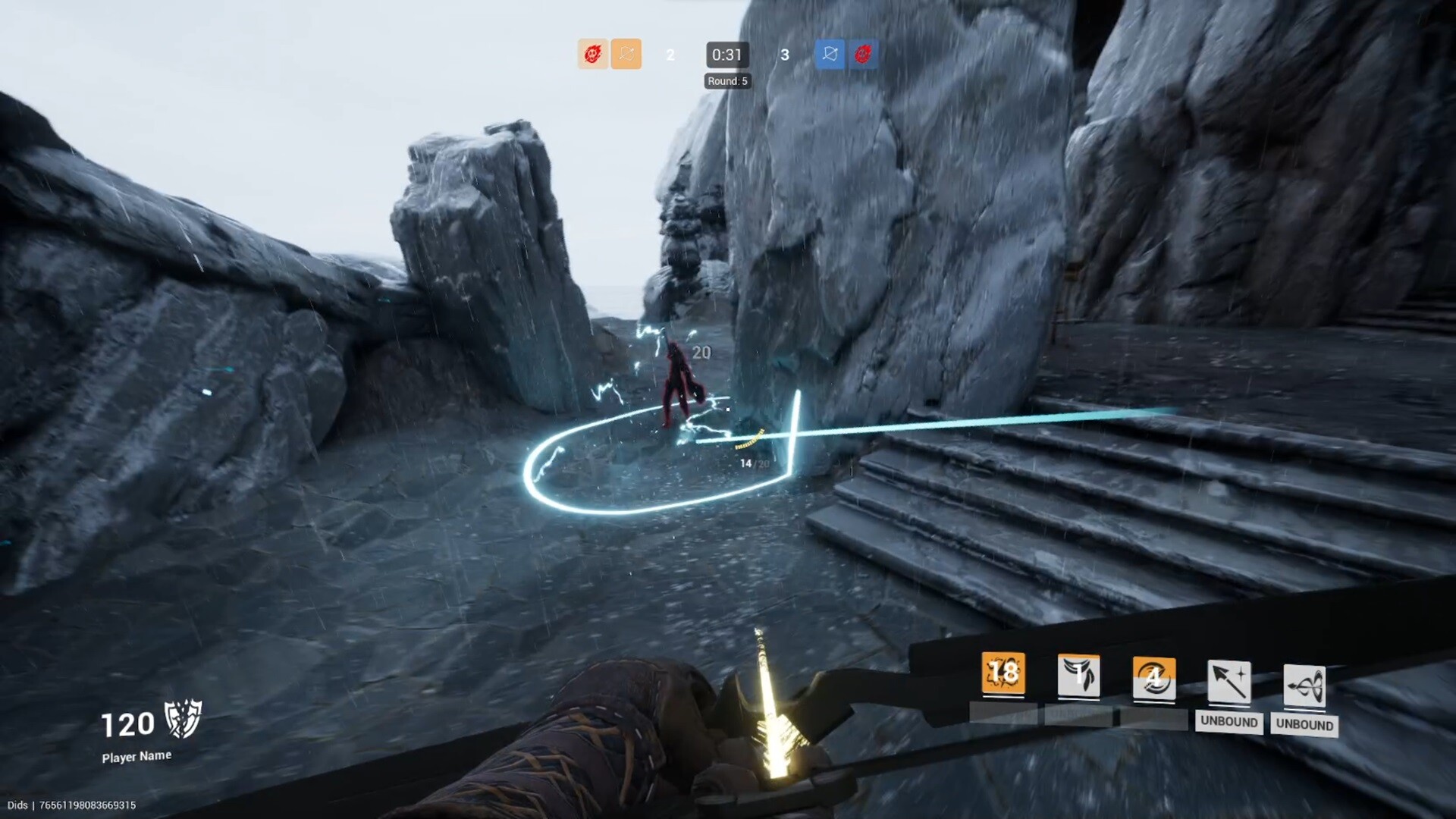Click the right UNBOUND label
The width and height of the screenshot is (1456, 819).
(1304, 725)
